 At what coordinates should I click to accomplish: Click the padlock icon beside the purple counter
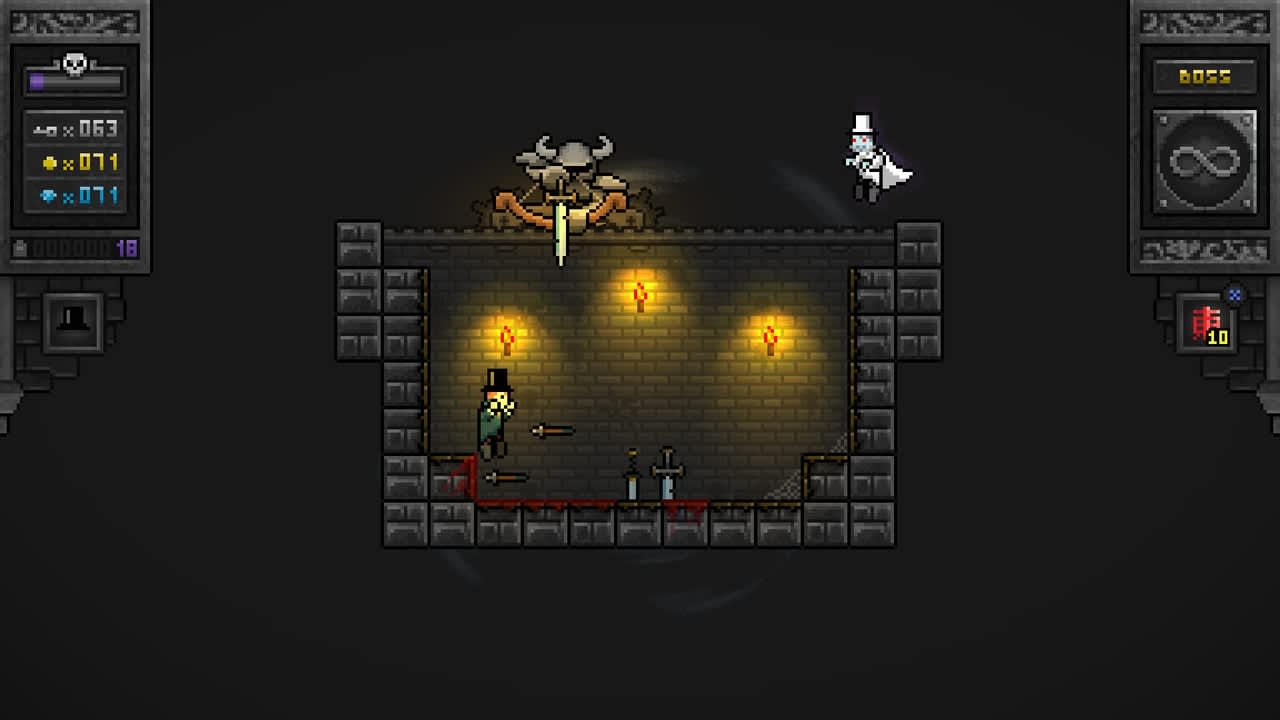pos(18,249)
